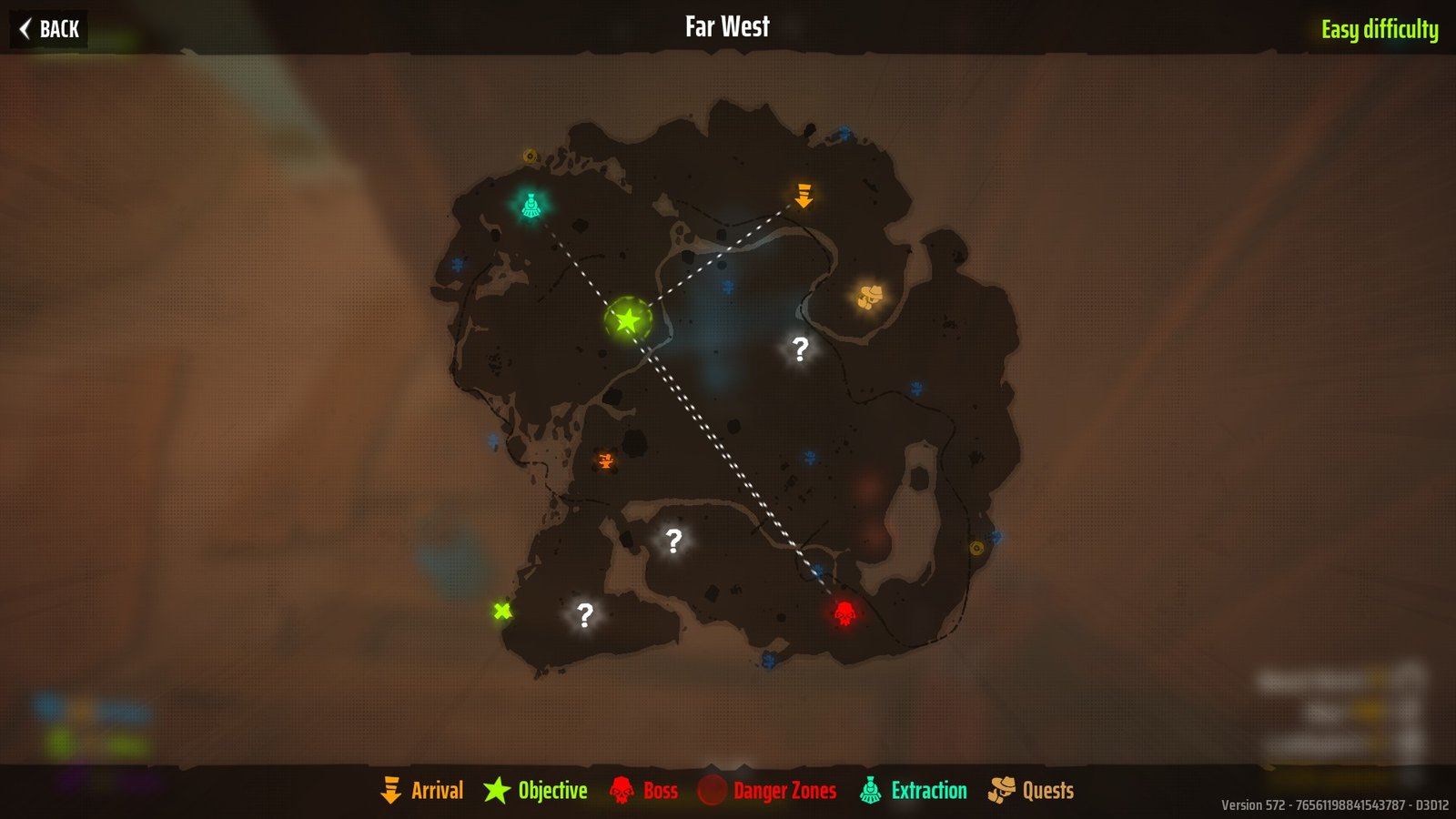Click the question mark marker near the Objective star
The image size is (1456, 819).
click(799, 348)
